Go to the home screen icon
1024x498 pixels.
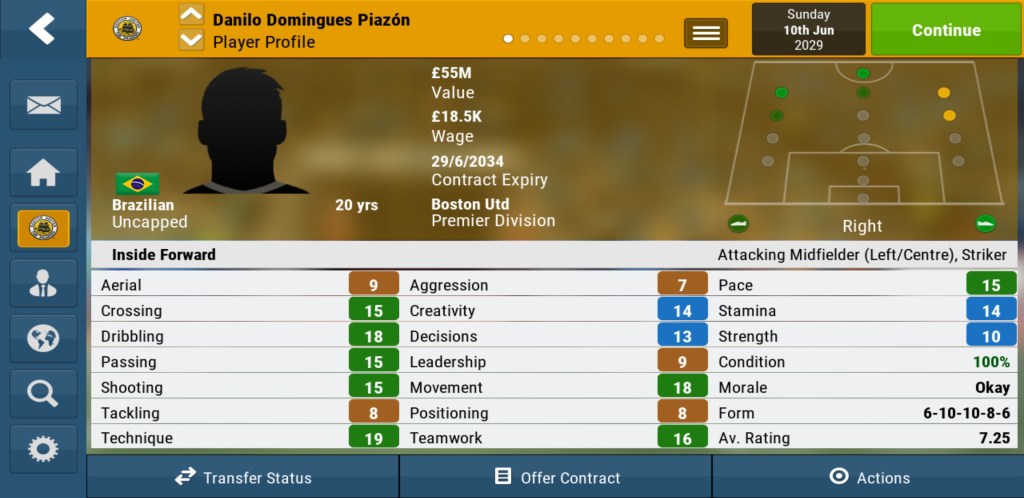pyautogui.click(x=43, y=173)
